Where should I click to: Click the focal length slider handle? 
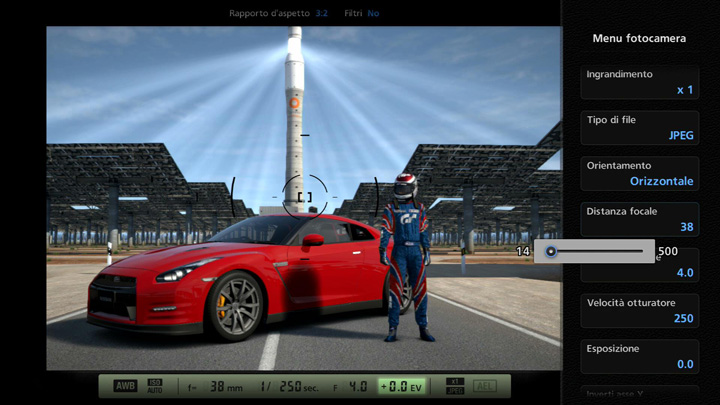coord(551,251)
